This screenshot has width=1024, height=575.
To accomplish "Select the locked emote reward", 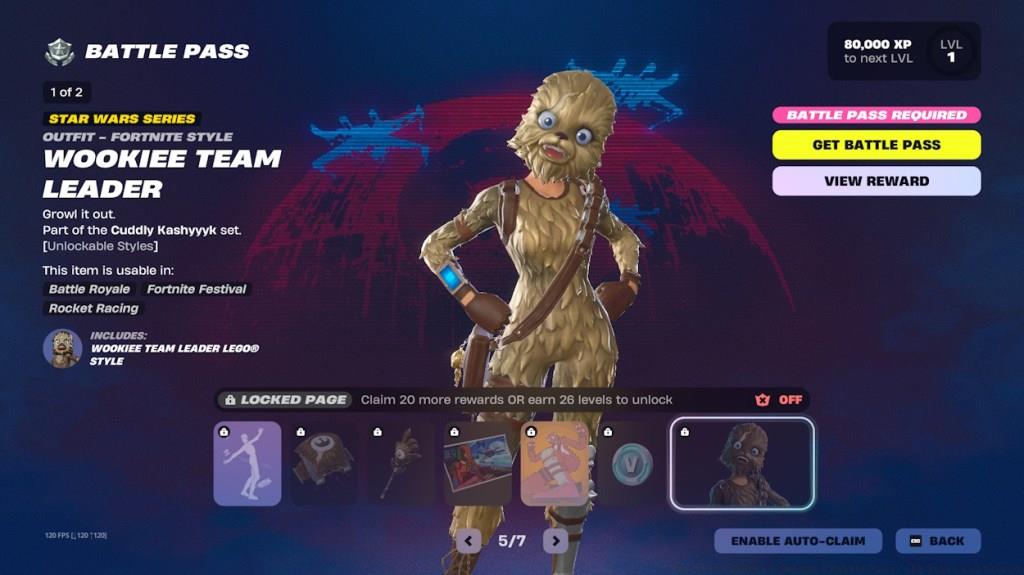I will [247, 463].
